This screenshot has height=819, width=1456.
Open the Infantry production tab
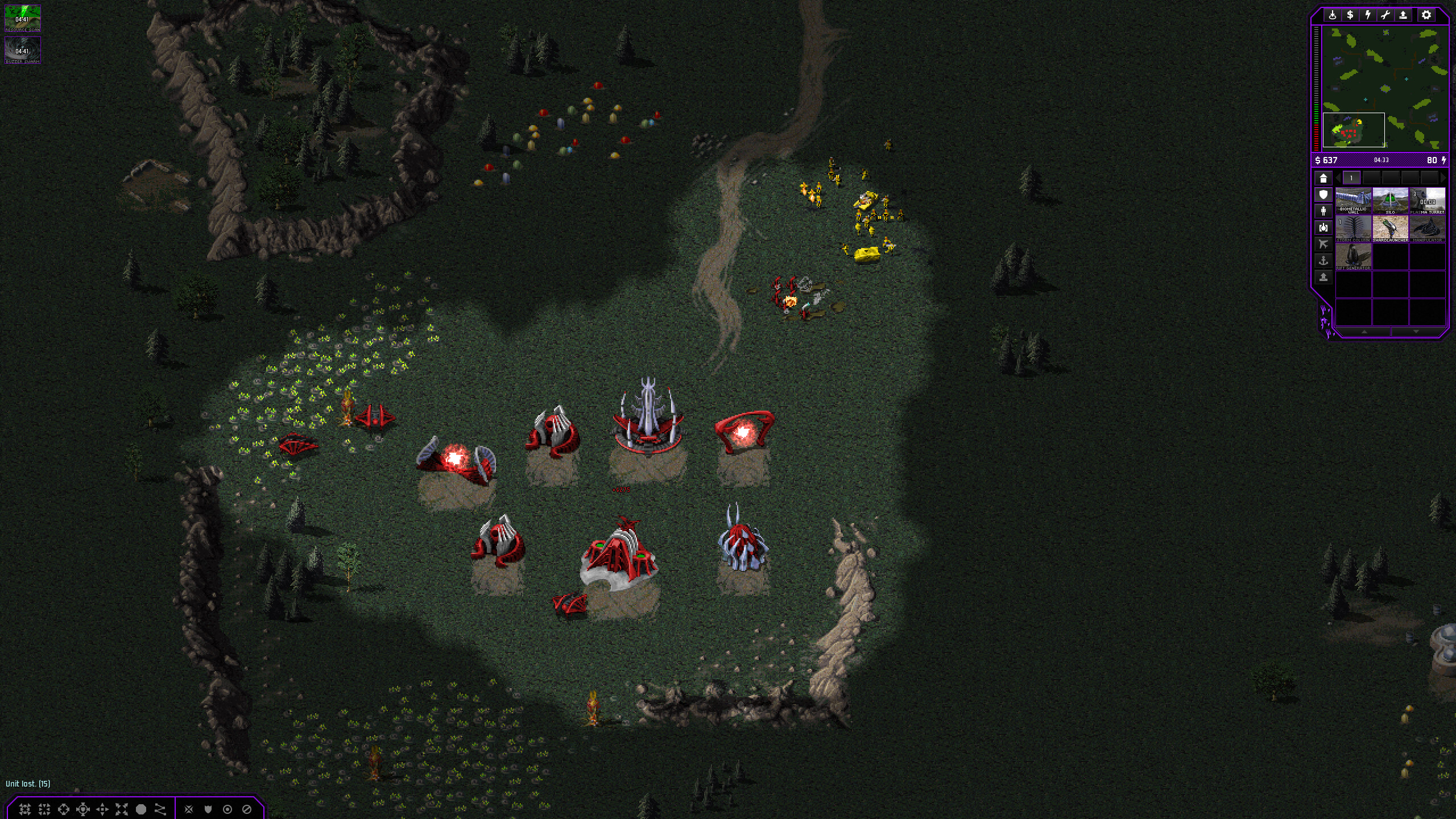click(x=1323, y=211)
